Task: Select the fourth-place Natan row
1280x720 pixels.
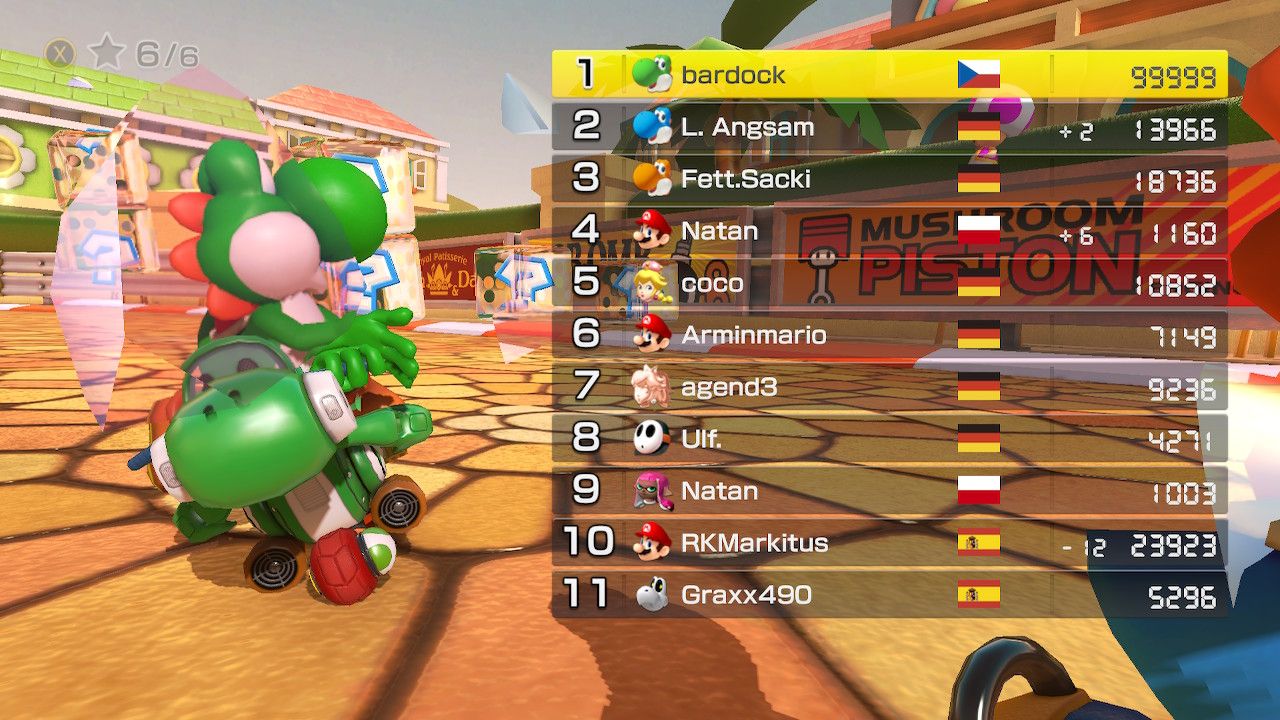Action: coord(889,231)
